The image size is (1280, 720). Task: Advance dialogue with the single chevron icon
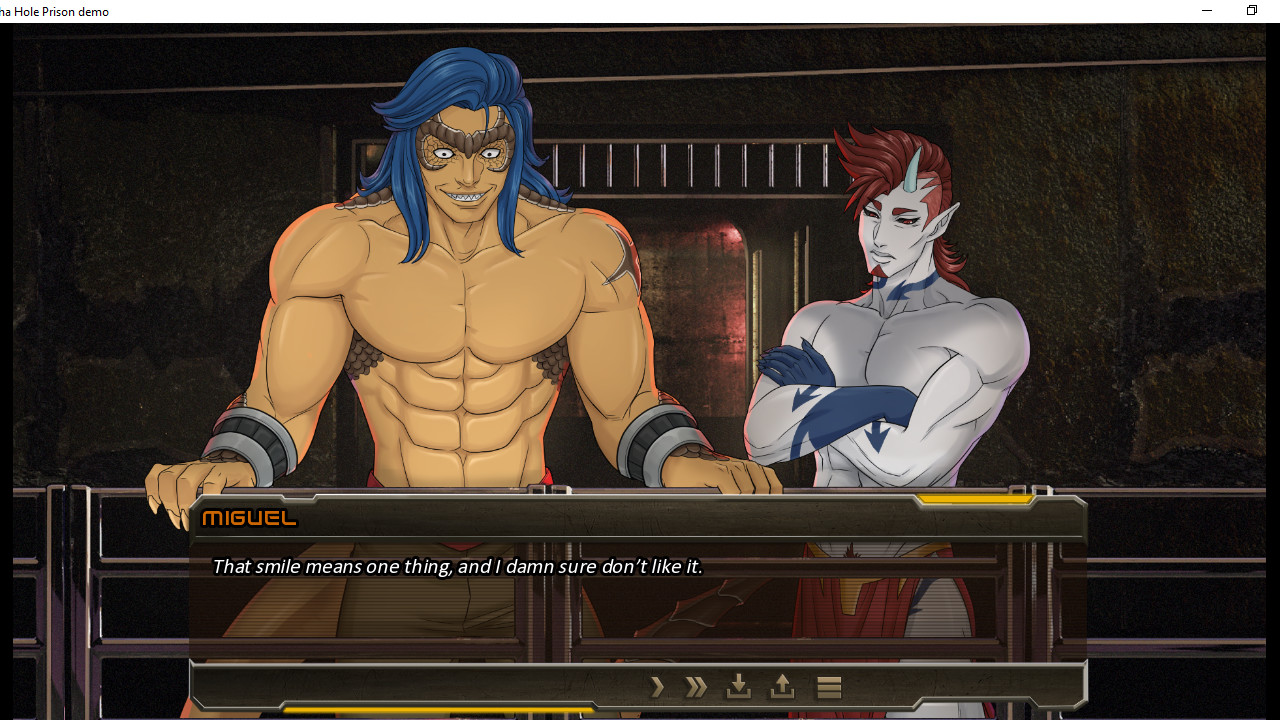(x=657, y=686)
